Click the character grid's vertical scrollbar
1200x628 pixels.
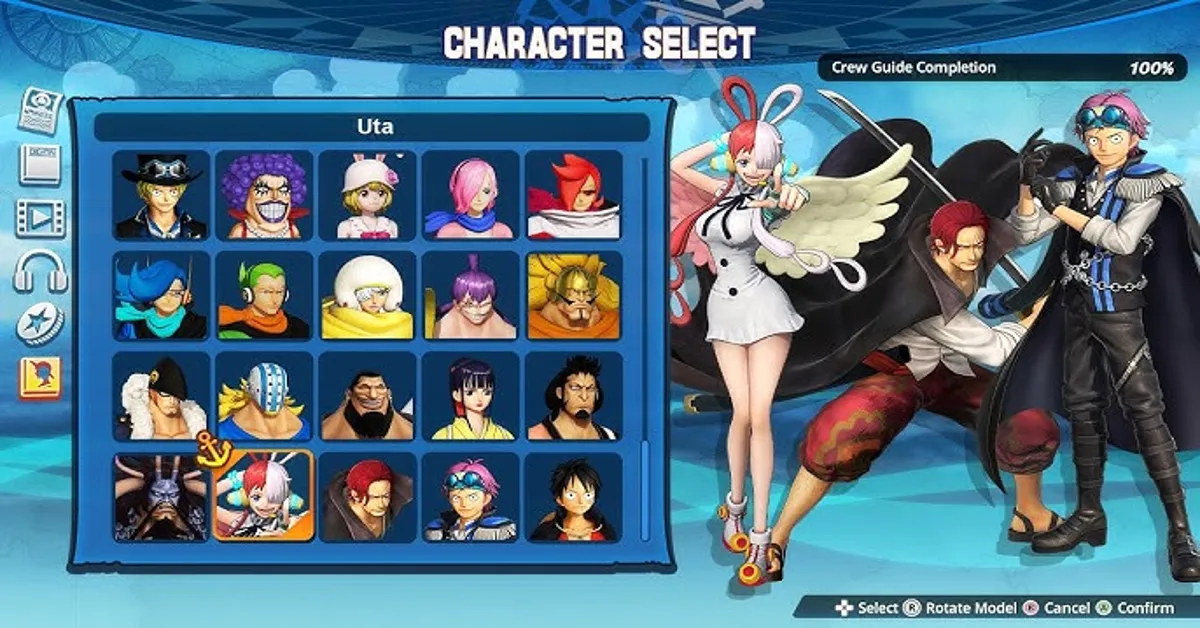645,350
